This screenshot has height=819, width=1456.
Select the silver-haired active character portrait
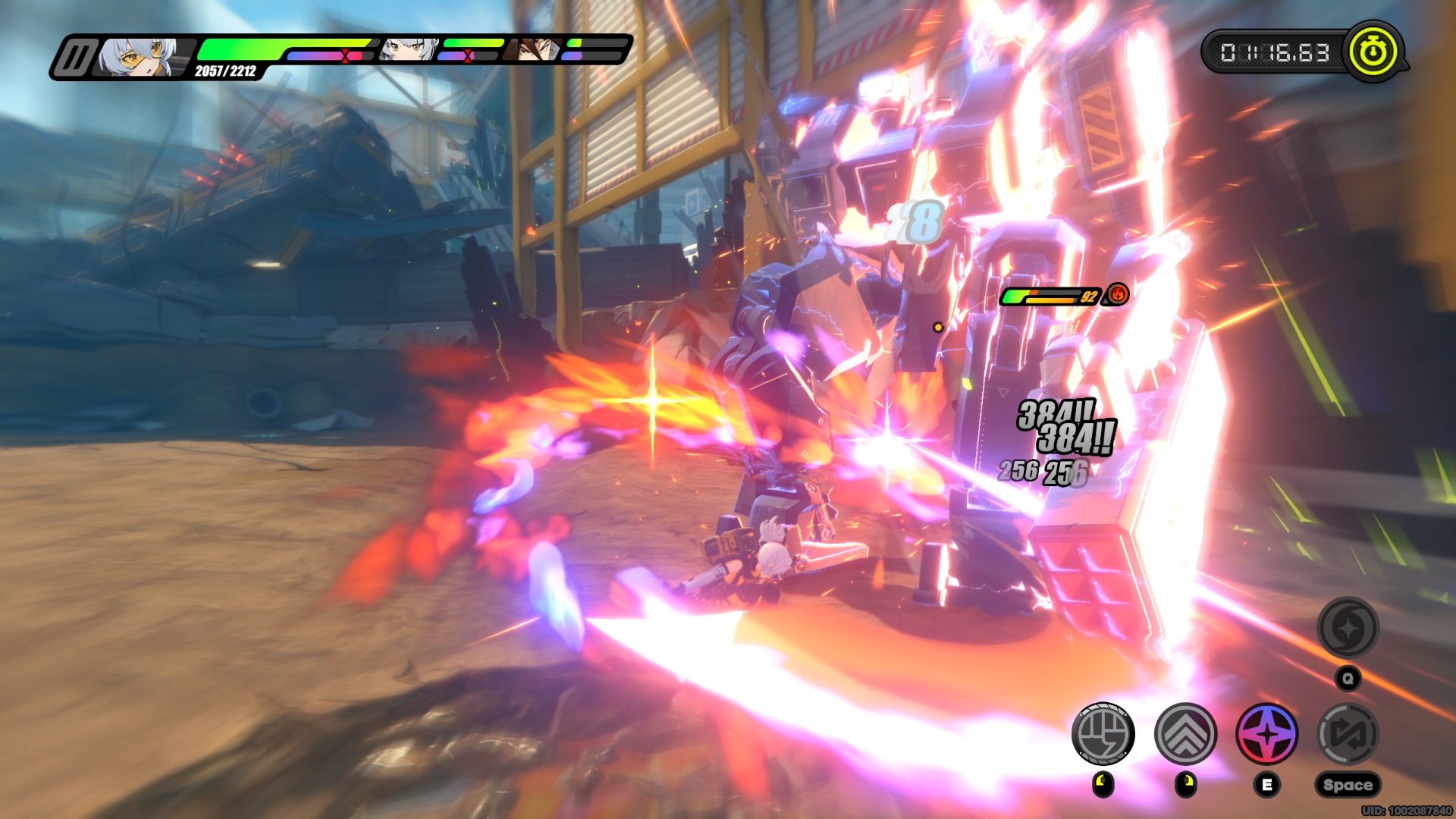[140, 58]
